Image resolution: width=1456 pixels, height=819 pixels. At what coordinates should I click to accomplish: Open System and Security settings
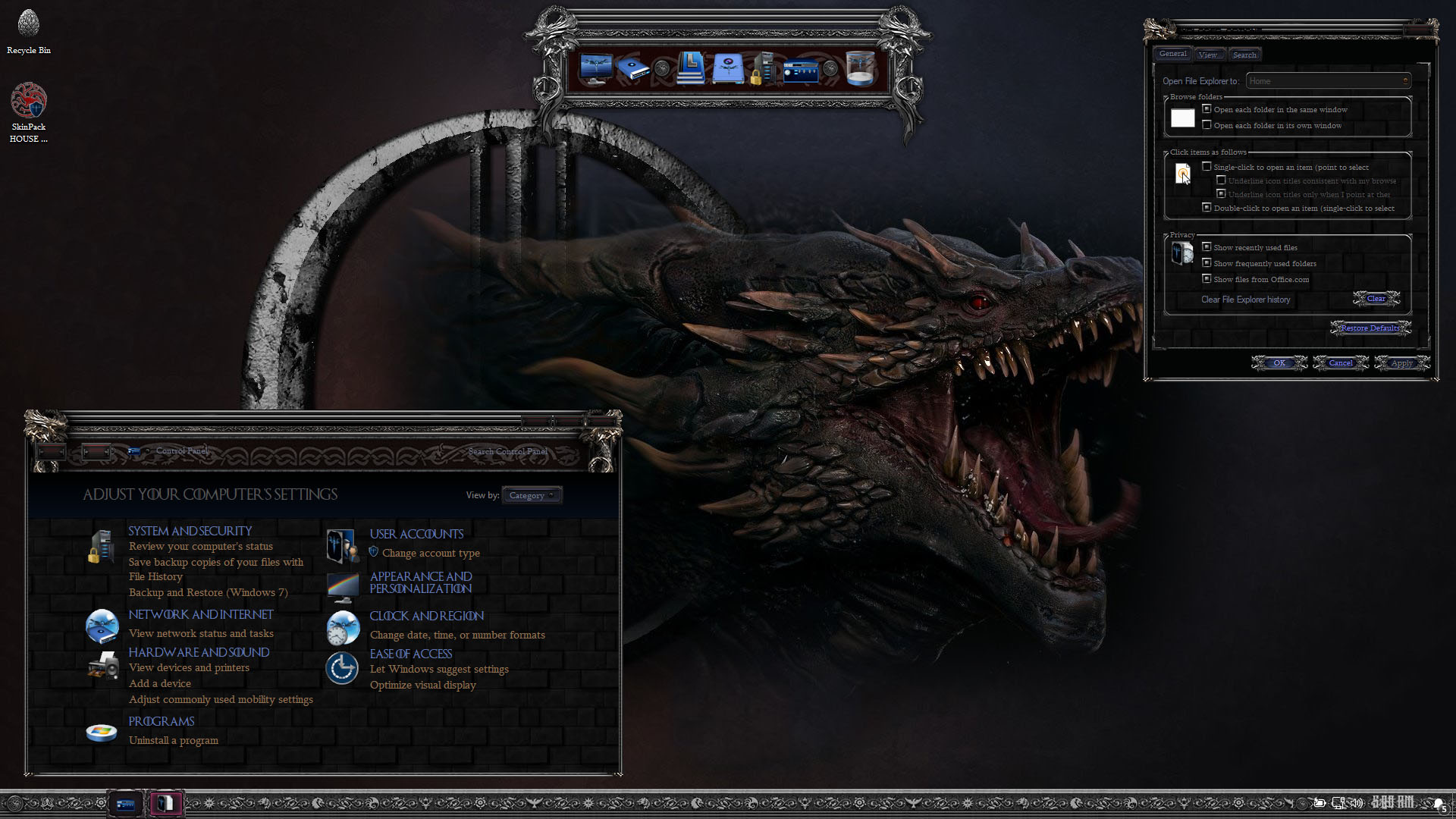pos(190,531)
